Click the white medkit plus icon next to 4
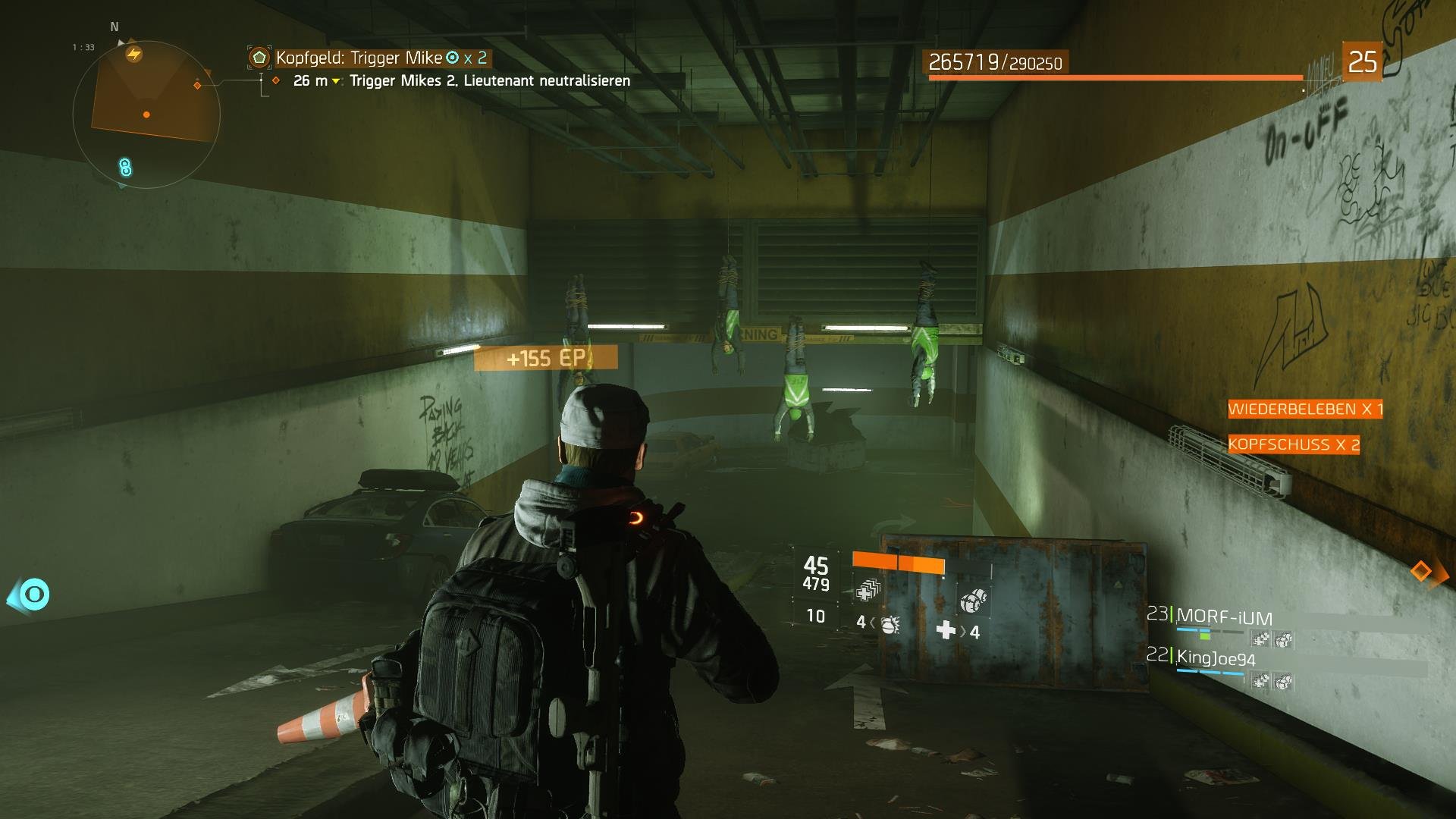The image size is (1456, 819). pos(946,629)
